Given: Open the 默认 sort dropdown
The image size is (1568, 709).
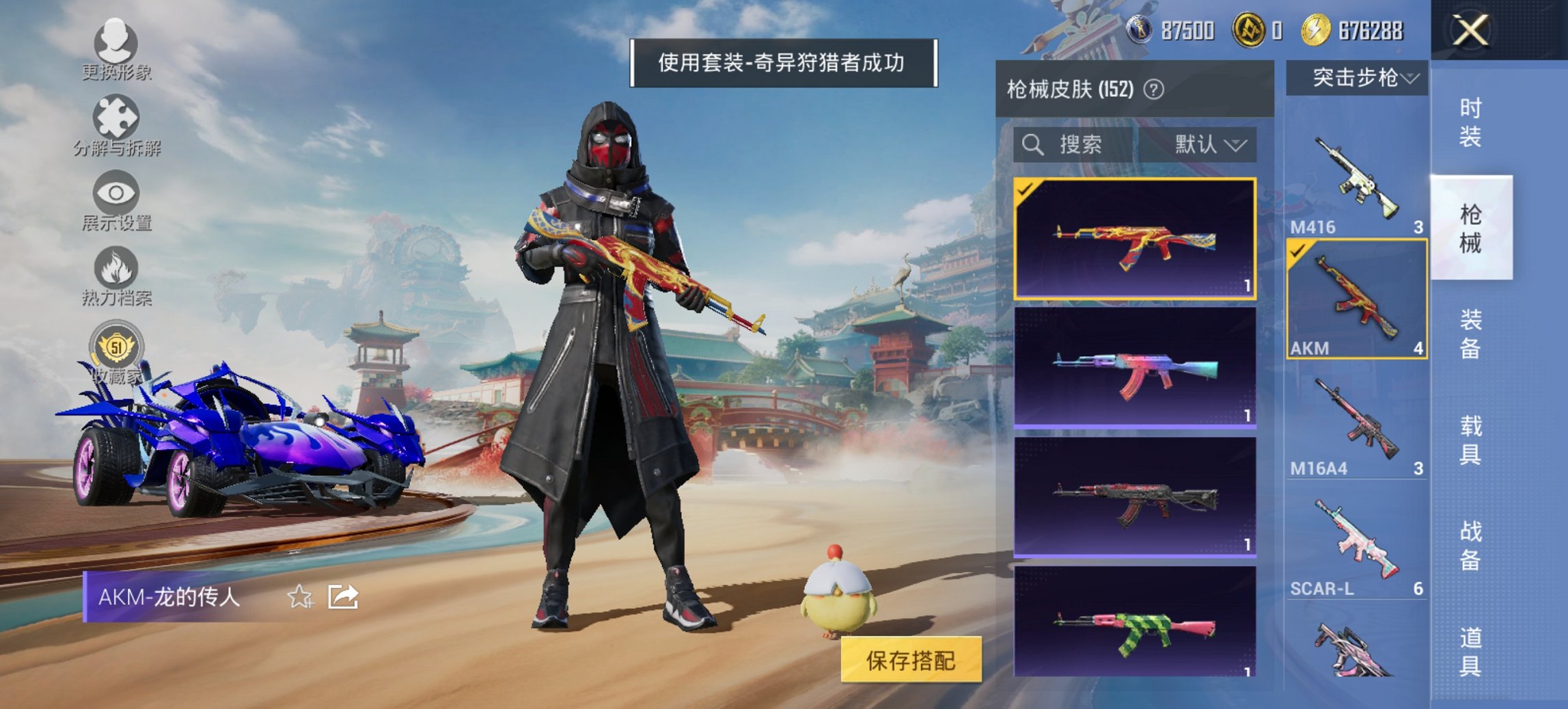Looking at the screenshot, I should tap(1213, 145).
